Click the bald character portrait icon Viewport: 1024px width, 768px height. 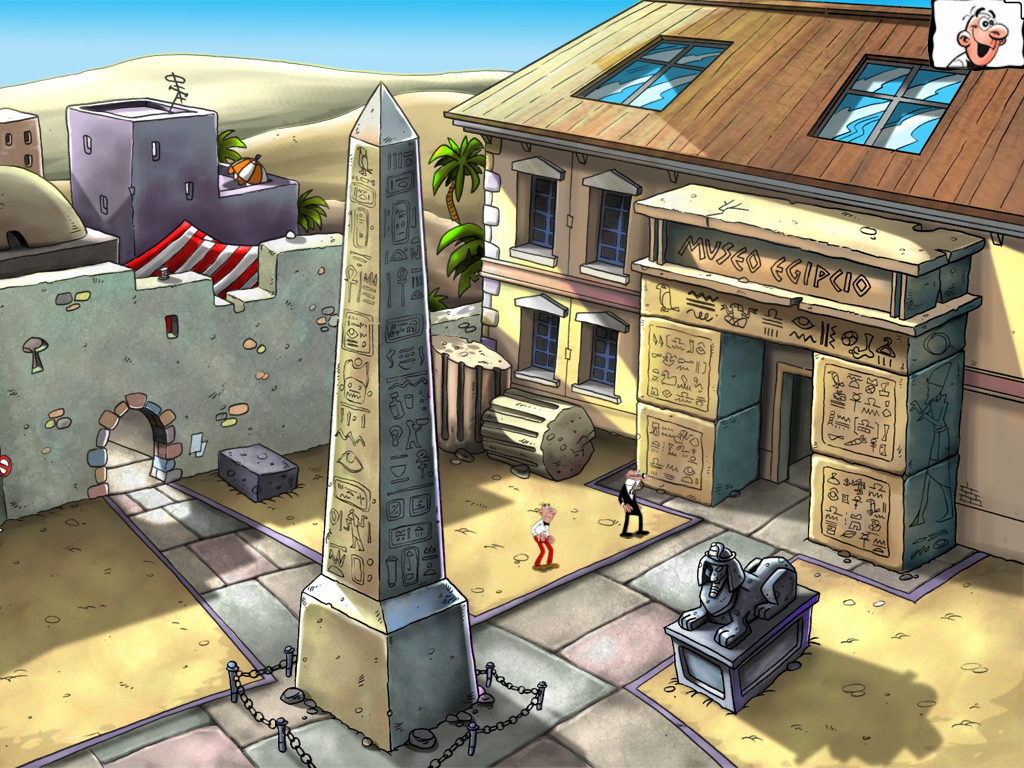click(977, 35)
